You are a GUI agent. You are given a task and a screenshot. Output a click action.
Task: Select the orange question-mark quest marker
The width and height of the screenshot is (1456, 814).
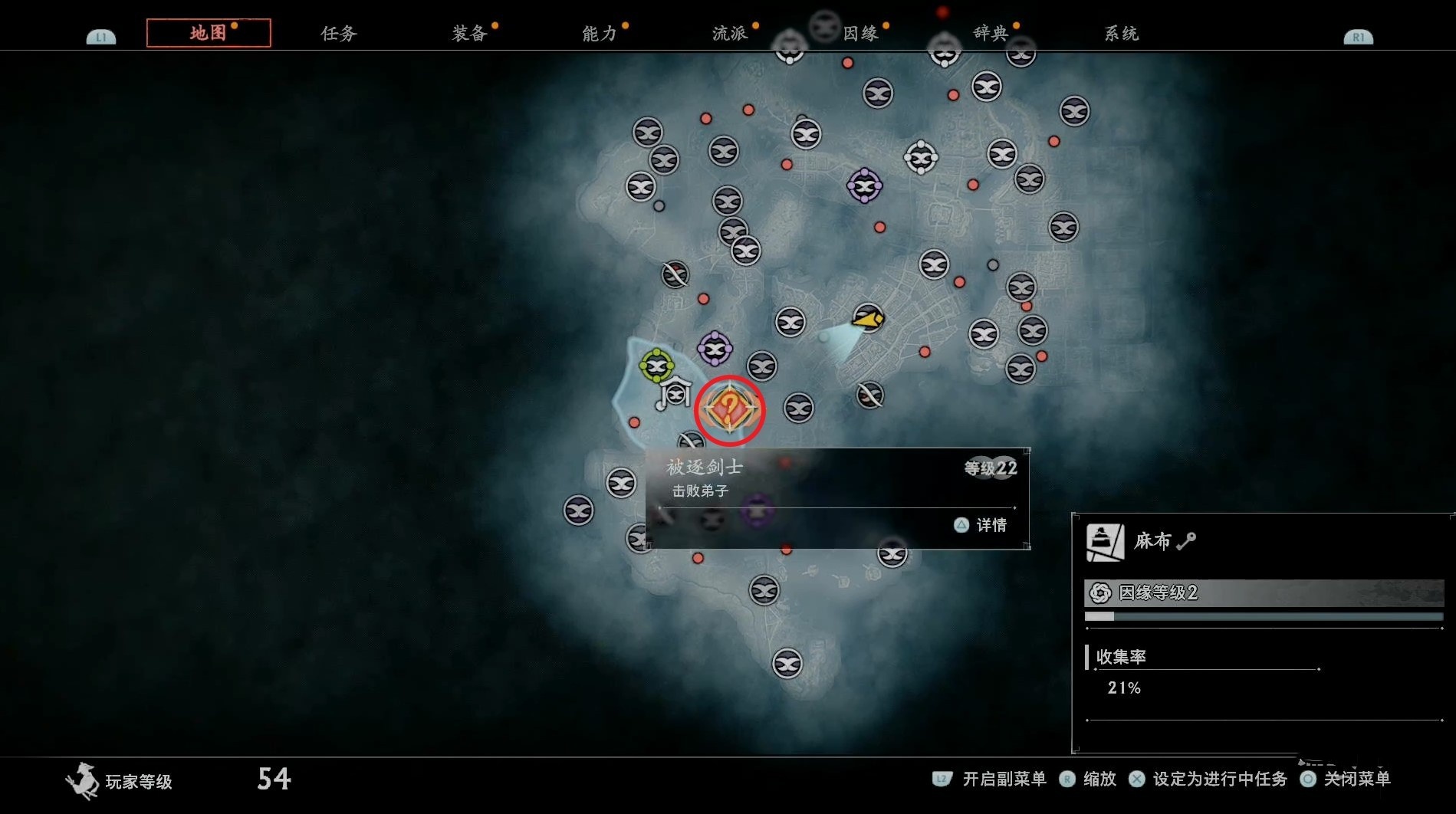[x=729, y=409]
